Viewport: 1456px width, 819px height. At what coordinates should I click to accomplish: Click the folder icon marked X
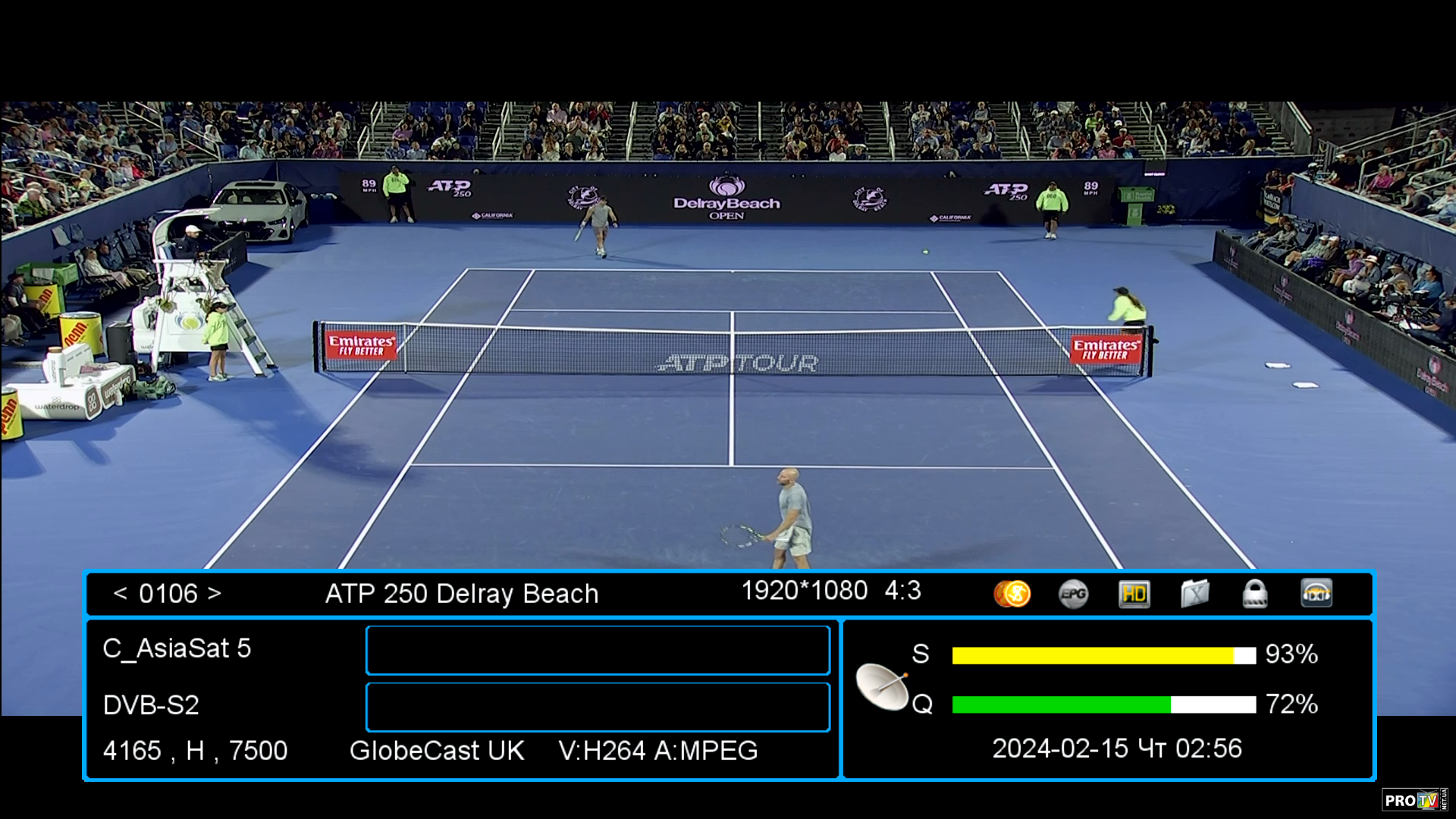point(1194,594)
